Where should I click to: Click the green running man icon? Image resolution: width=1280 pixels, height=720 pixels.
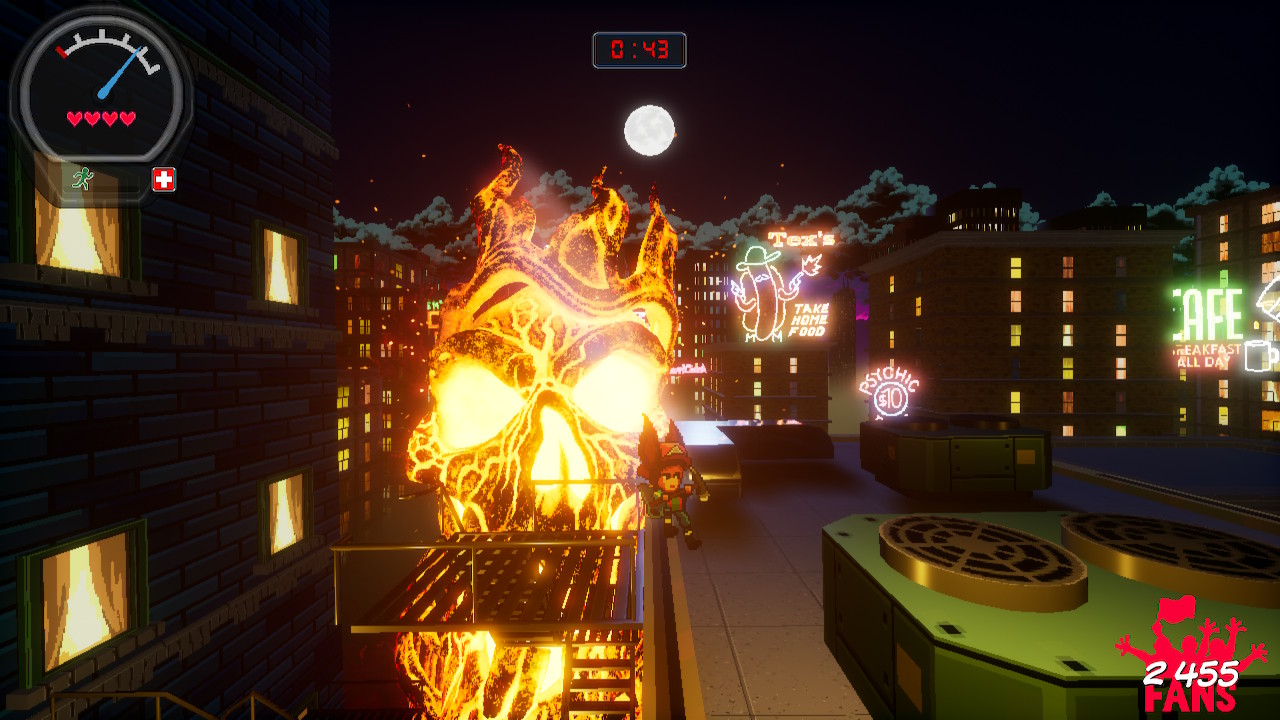pos(84,179)
